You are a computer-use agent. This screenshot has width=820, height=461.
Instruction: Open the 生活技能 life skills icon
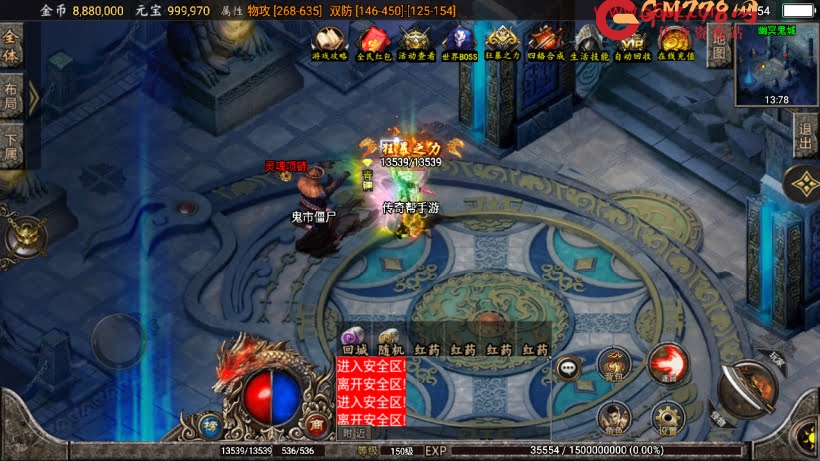click(590, 42)
